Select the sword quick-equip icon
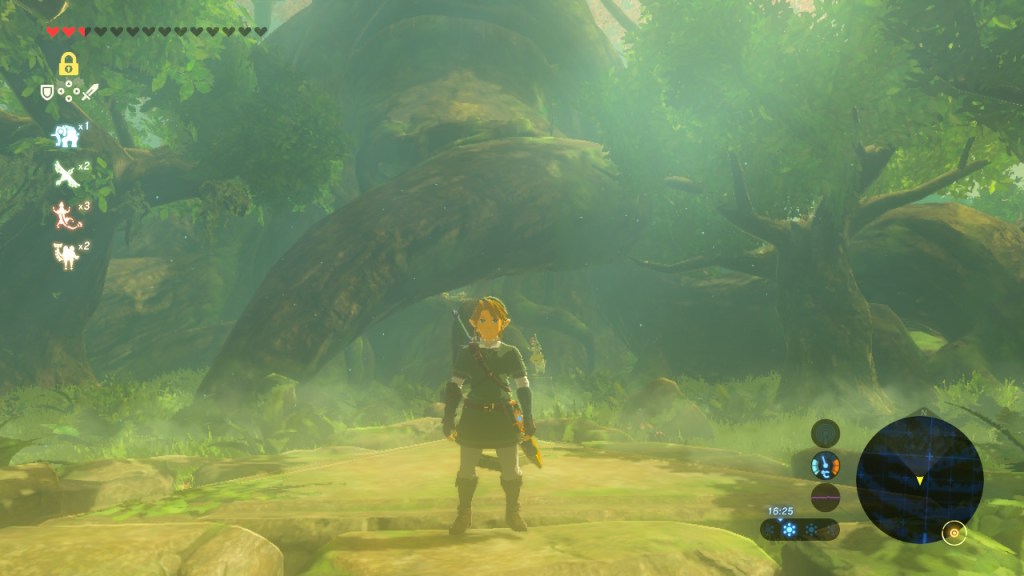1024x576 pixels. 91,92
